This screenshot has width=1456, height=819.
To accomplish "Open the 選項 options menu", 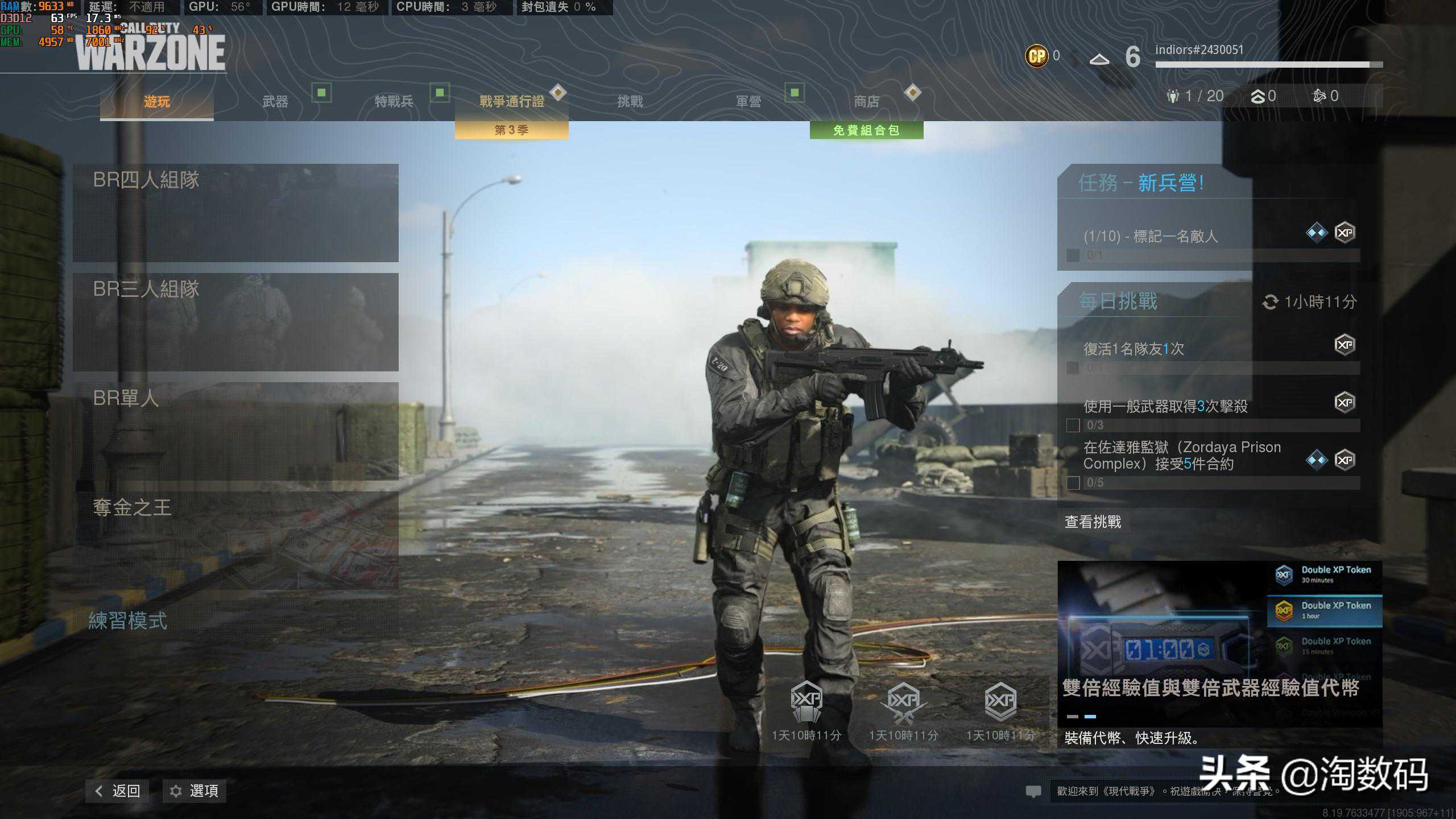I will point(195,791).
